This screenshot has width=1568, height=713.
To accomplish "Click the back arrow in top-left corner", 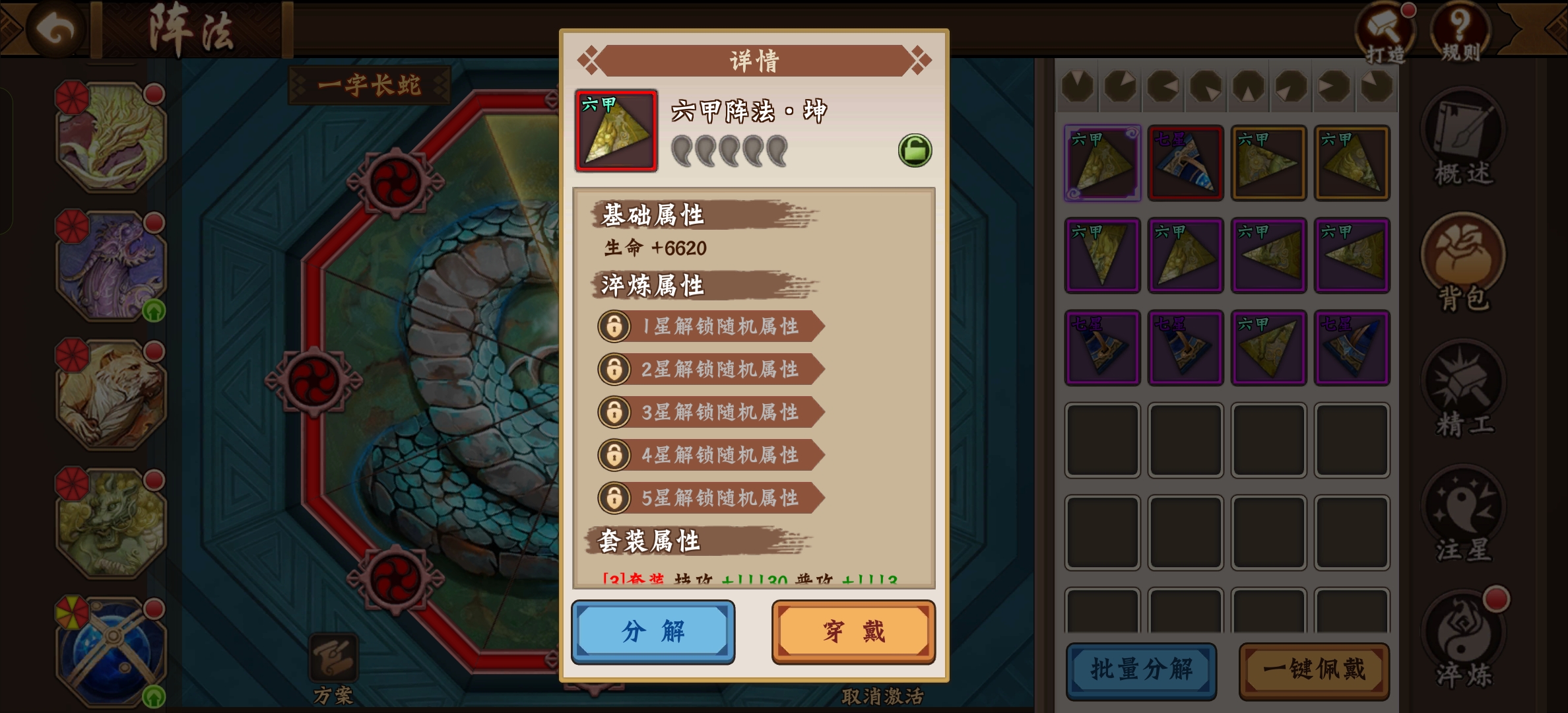I will [56, 32].
